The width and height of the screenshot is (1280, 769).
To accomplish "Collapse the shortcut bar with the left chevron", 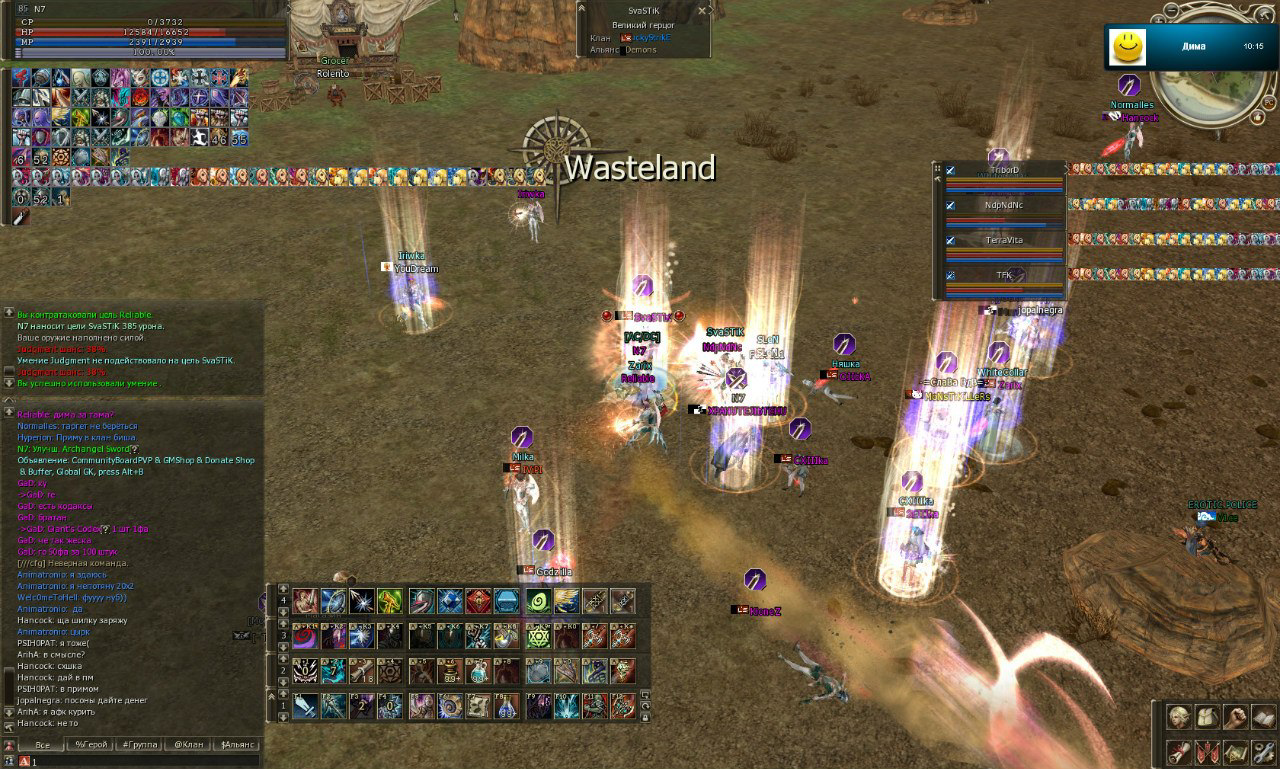I will [271, 695].
